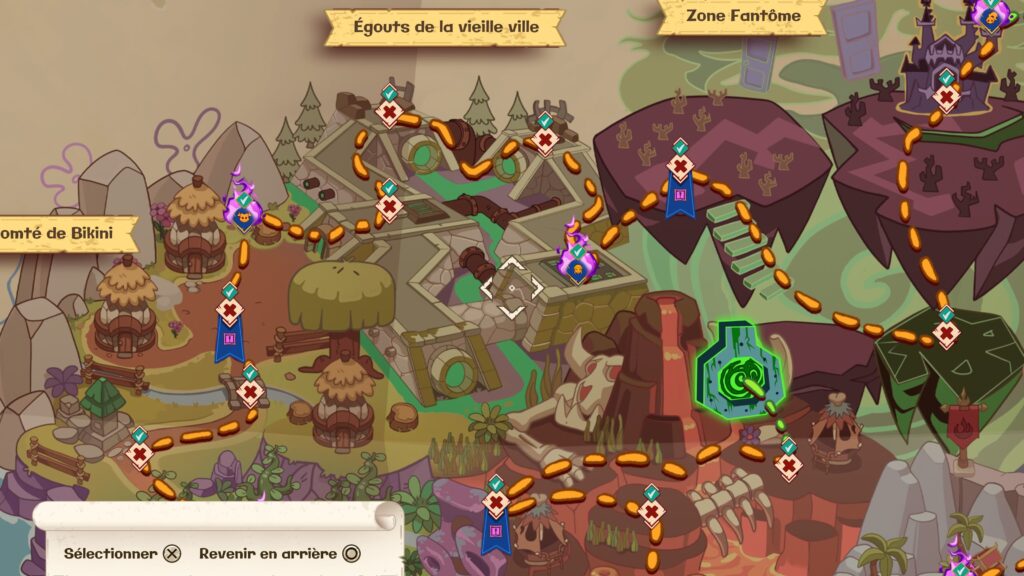
Task: Select the level marker just below the green portal
Action: 789,463
